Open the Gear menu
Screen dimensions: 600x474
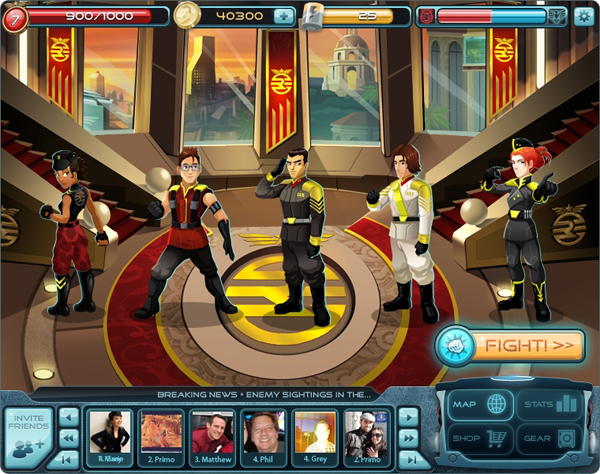click(549, 438)
